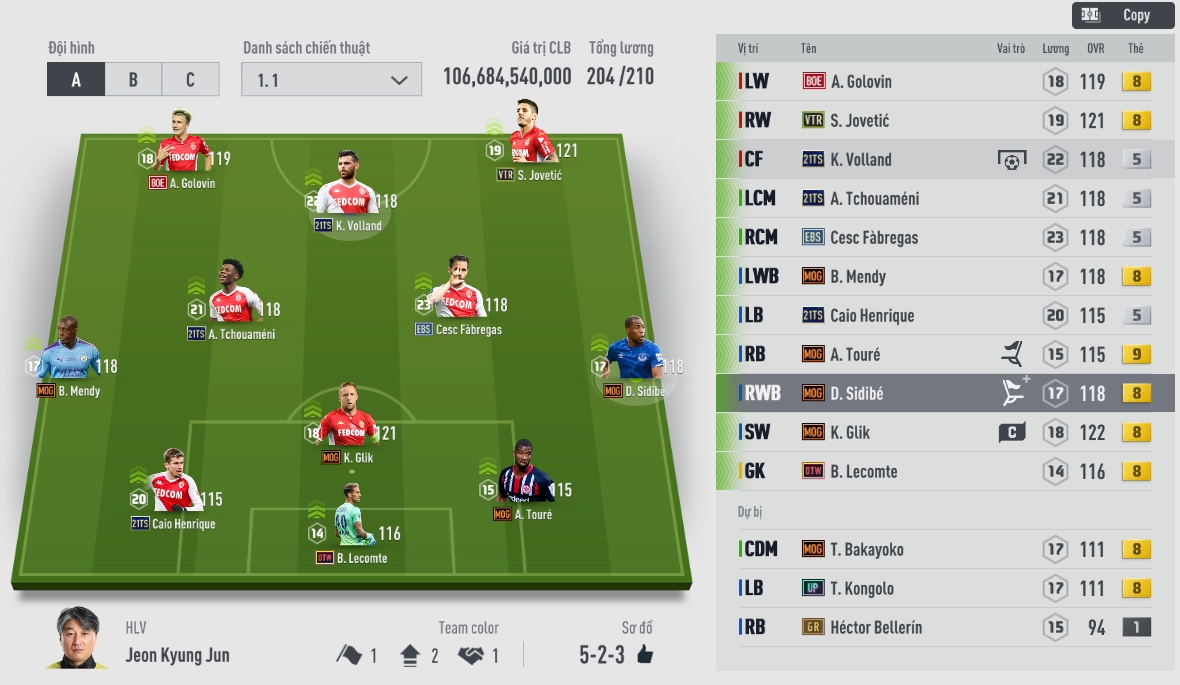
Task: Select squad tab A
Action: click(x=76, y=80)
